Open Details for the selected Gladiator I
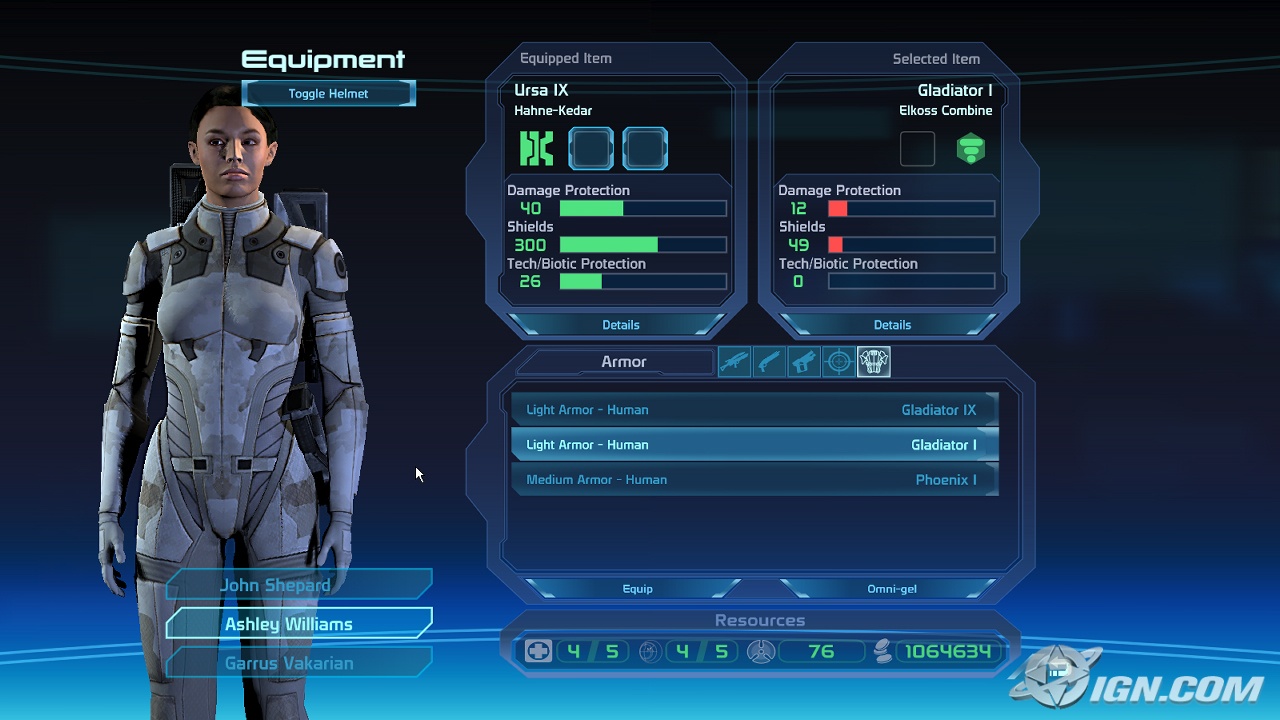1280x720 pixels. (892, 324)
